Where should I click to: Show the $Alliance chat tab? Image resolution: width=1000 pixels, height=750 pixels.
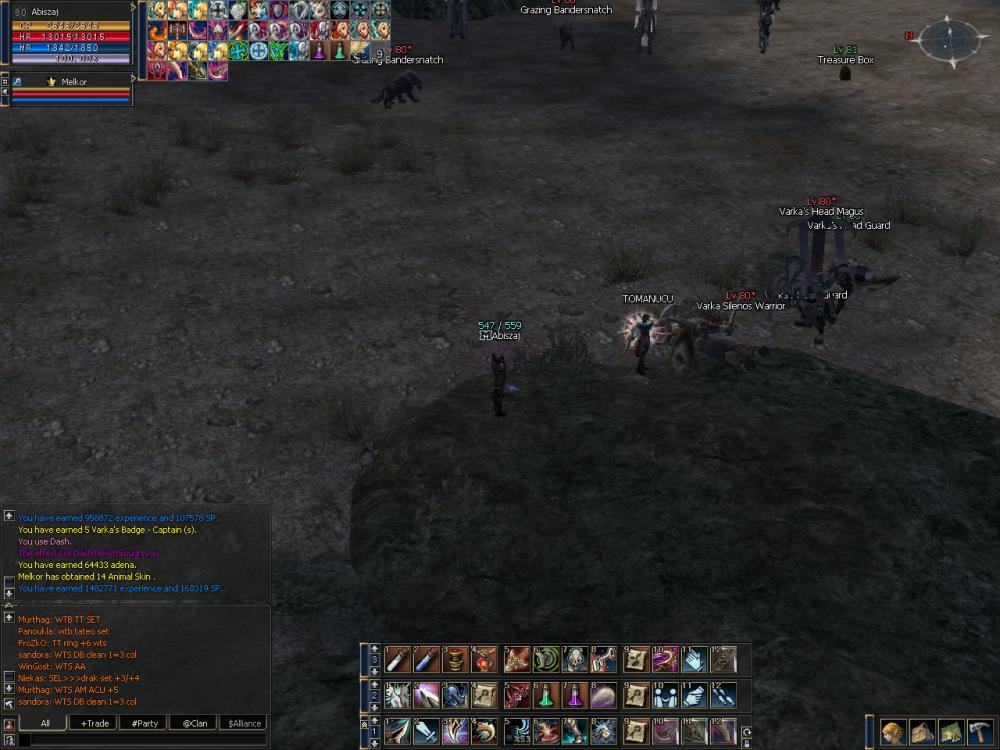[x=244, y=723]
